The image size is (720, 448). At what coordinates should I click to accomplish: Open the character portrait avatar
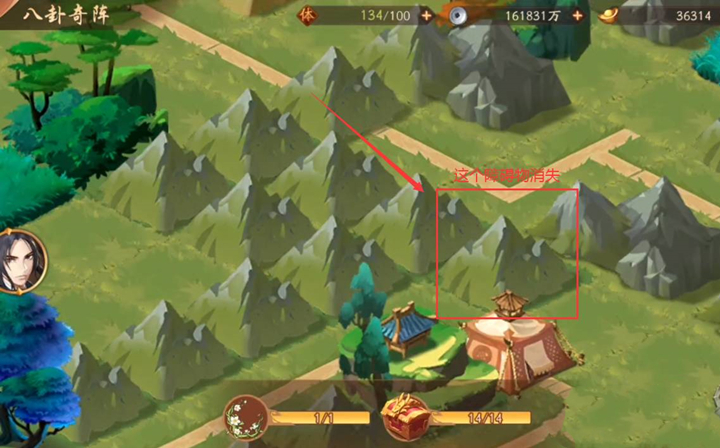point(17,260)
